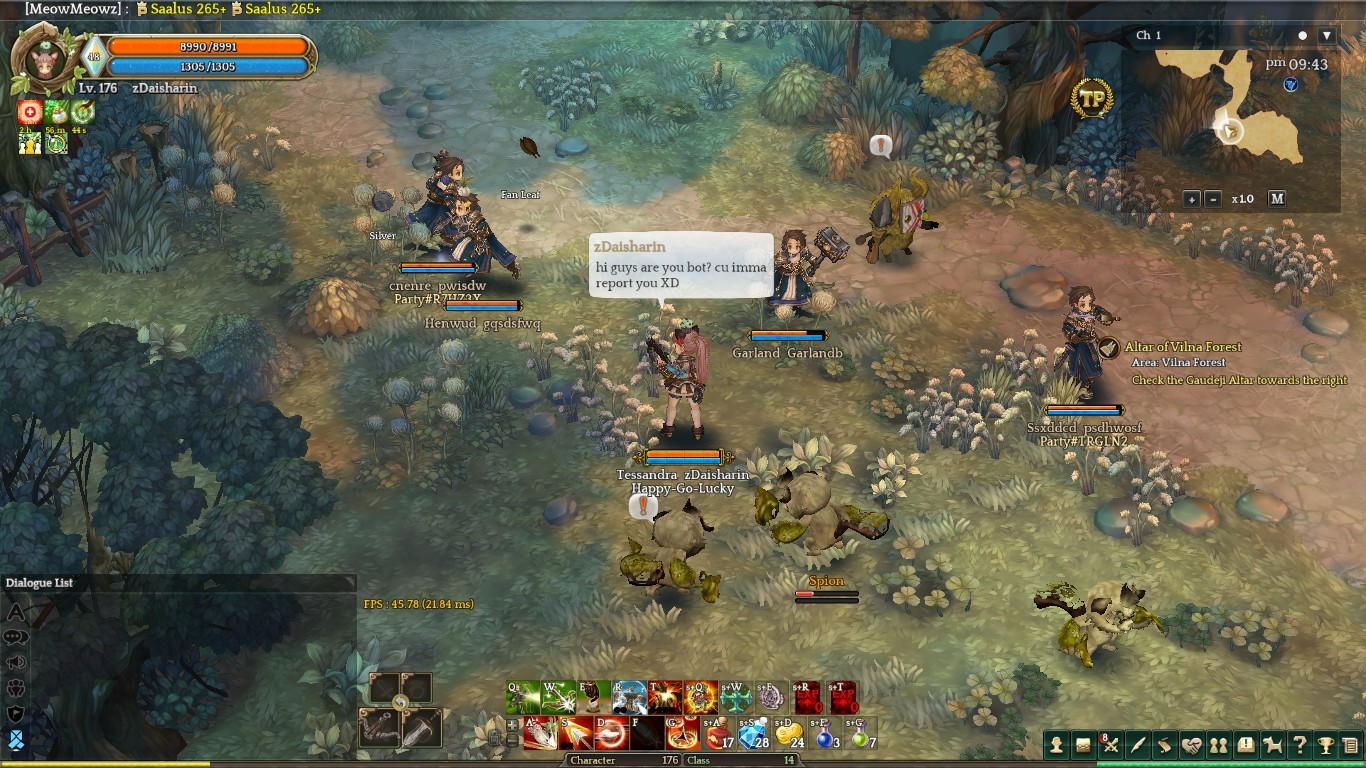
Task: Open the companion pet menu icon
Action: [1272, 745]
